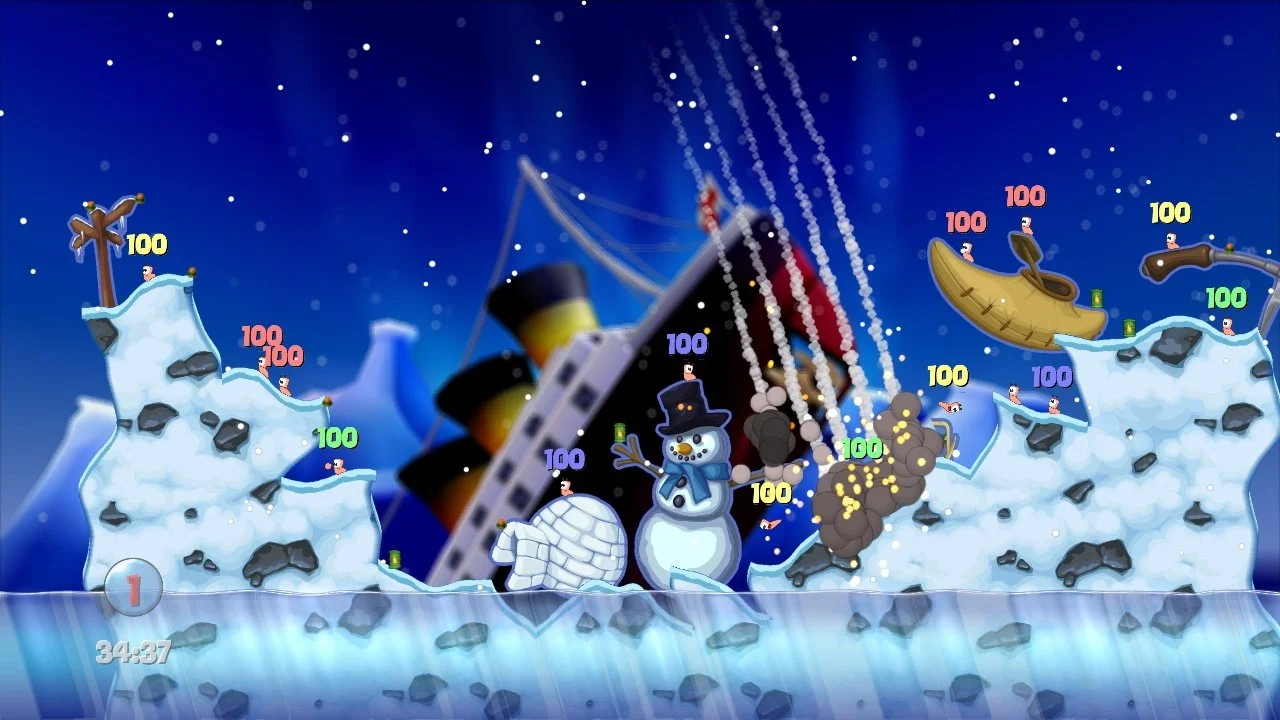Click the crate below the shoe boat

coord(1128,328)
